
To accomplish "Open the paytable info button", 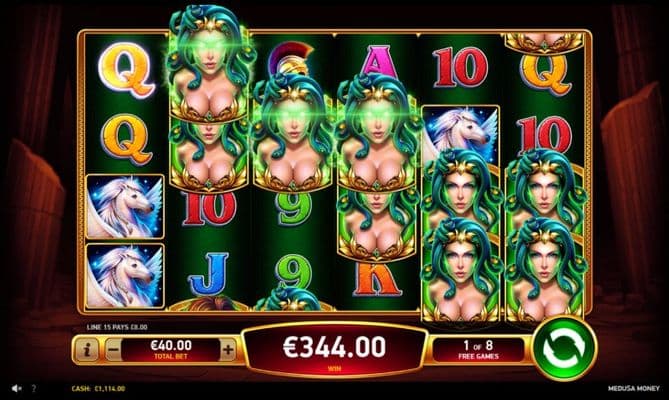I will [x=86, y=350].
